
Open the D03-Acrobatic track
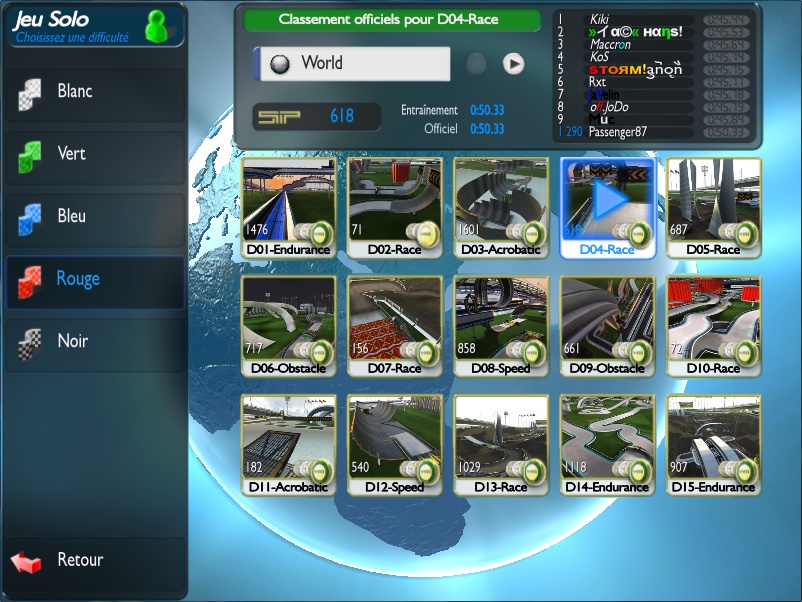(x=501, y=207)
